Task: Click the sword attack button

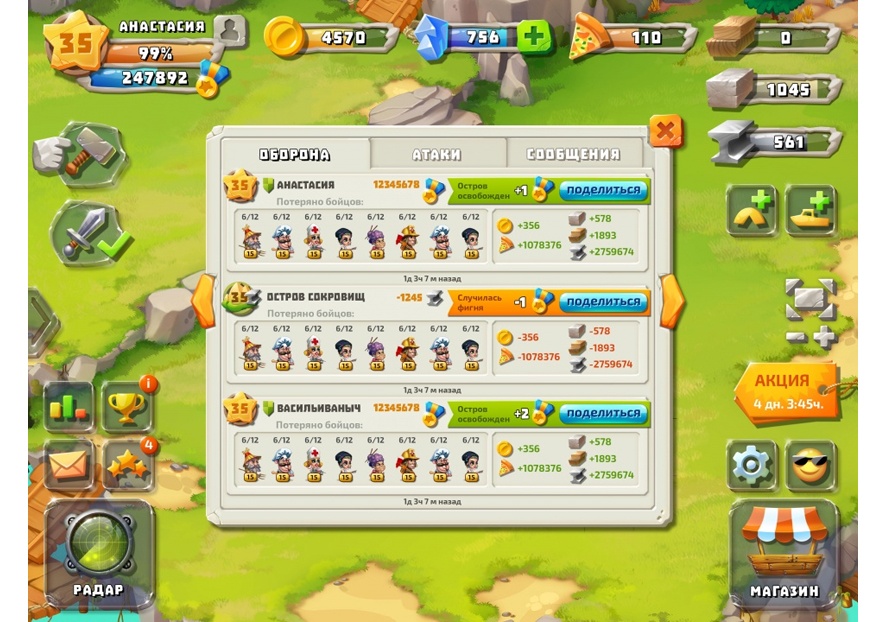Action: pyautogui.click(x=87, y=233)
